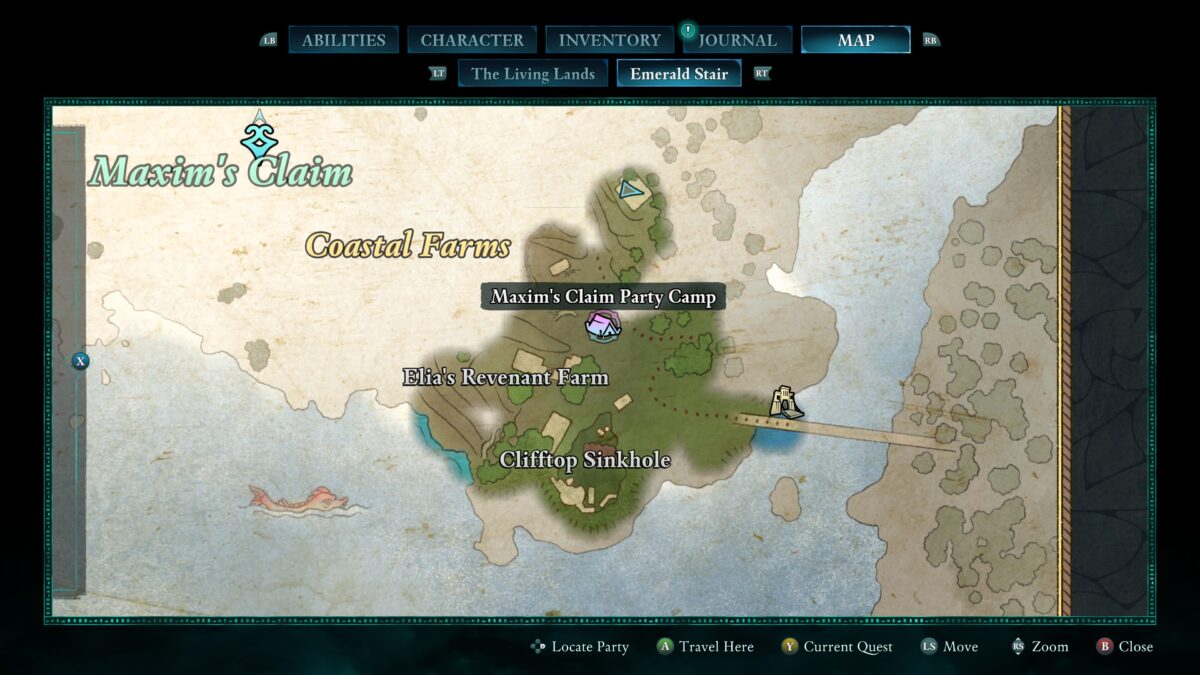Close the map screen
Image resolution: width=1200 pixels, height=675 pixels.
click(x=1125, y=646)
